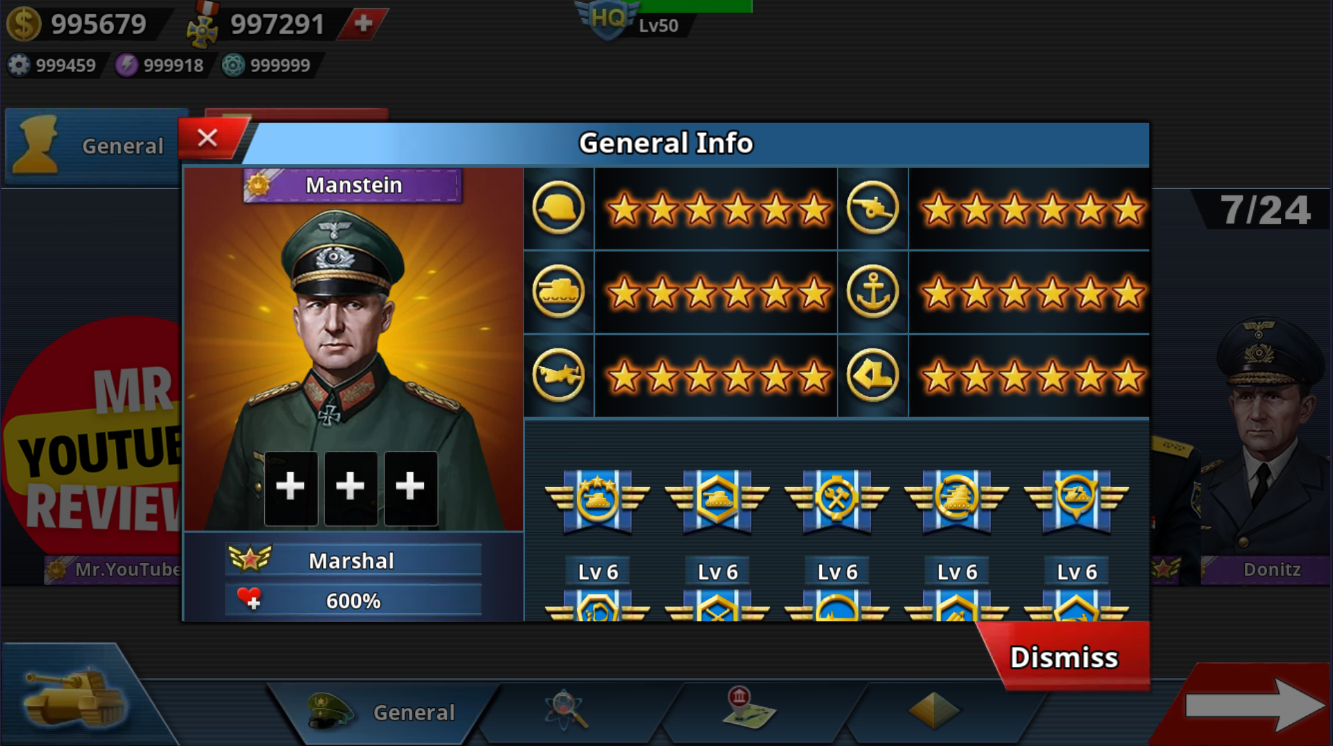This screenshot has height=746, width=1333.
Task: Tap the large gray arrow button
Action: pos(1254,706)
